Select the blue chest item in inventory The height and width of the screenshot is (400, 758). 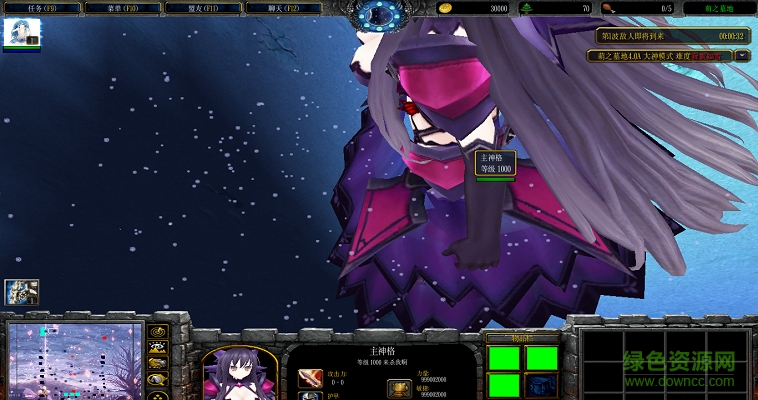pos(542,385)
